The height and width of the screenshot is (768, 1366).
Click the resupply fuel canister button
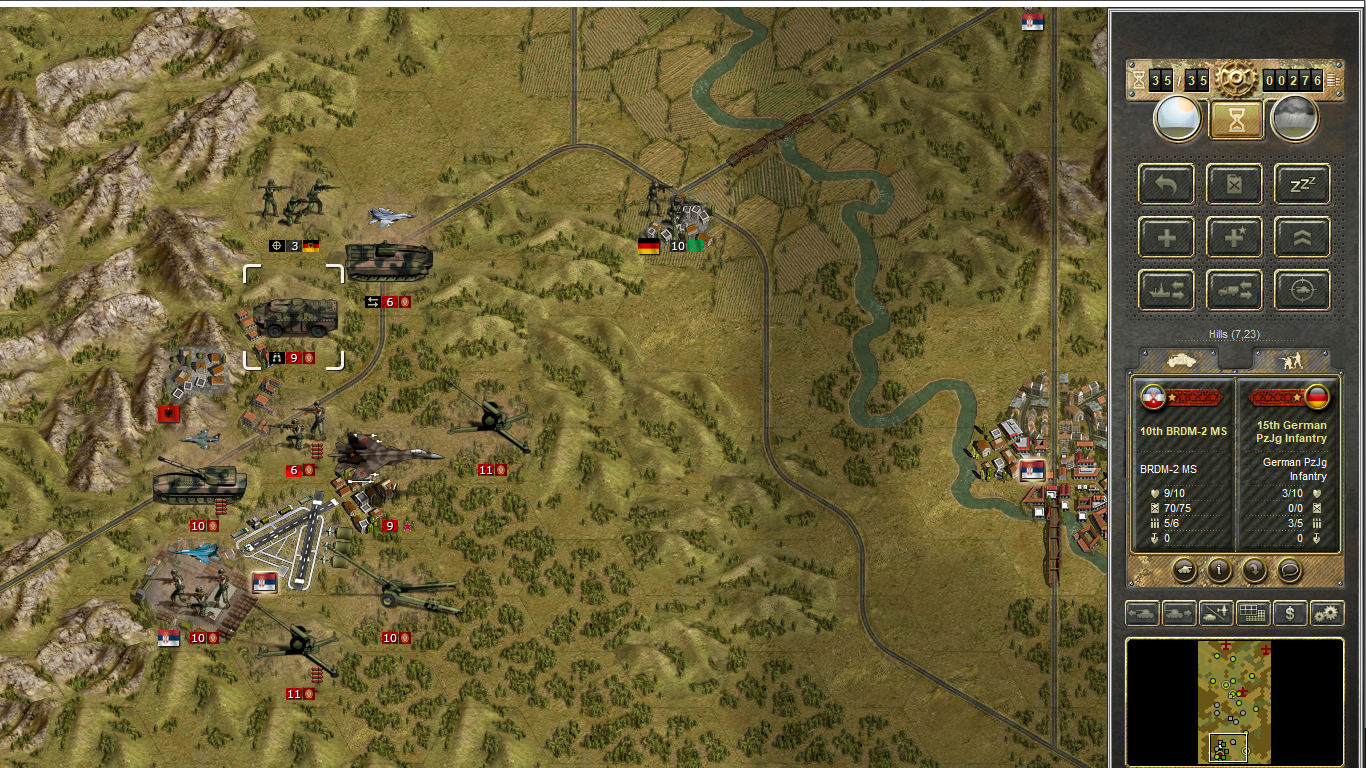[x=1234, y=185]
